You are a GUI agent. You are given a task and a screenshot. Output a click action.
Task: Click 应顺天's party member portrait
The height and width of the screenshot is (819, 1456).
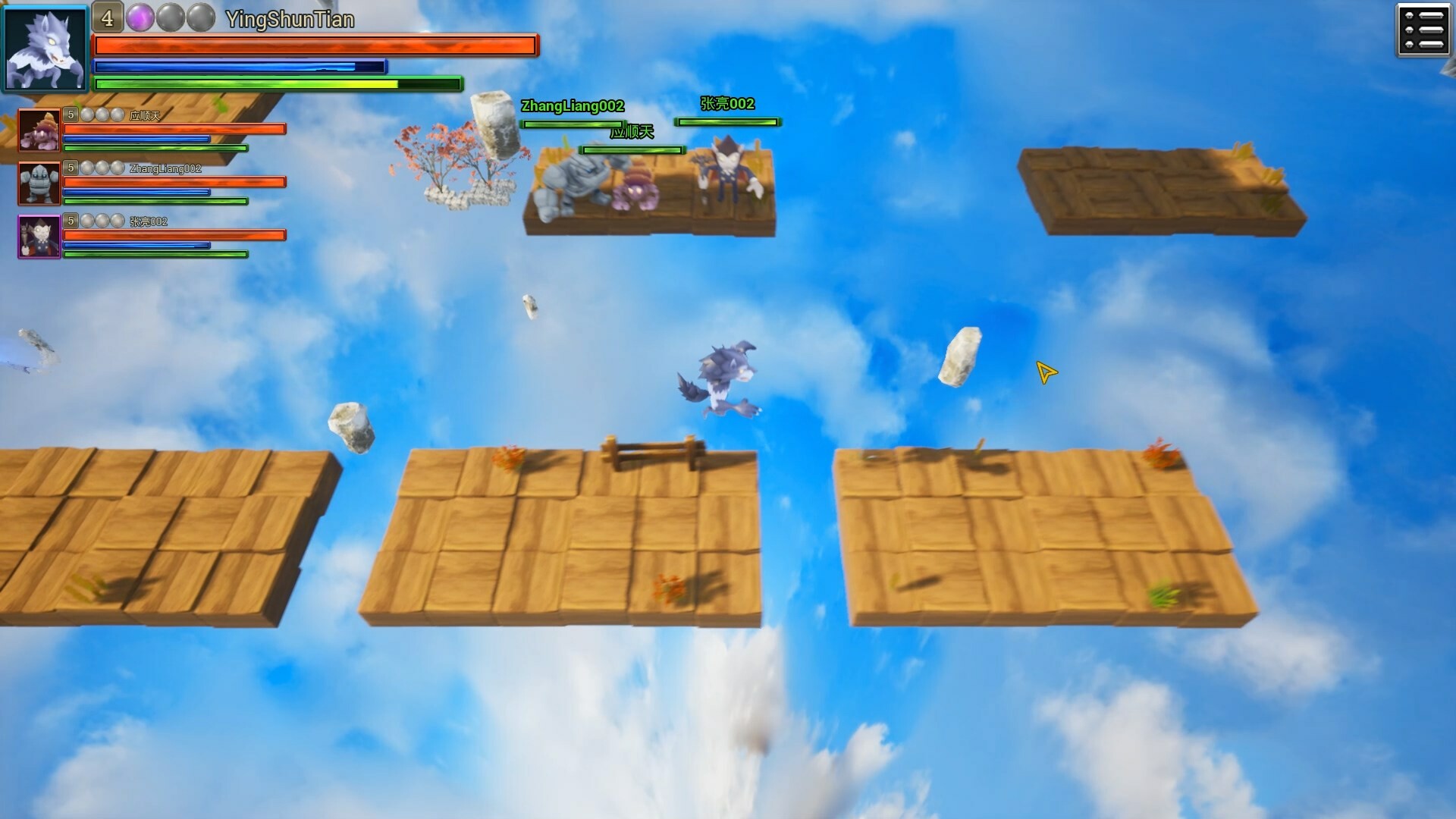(x=39, y=129)
